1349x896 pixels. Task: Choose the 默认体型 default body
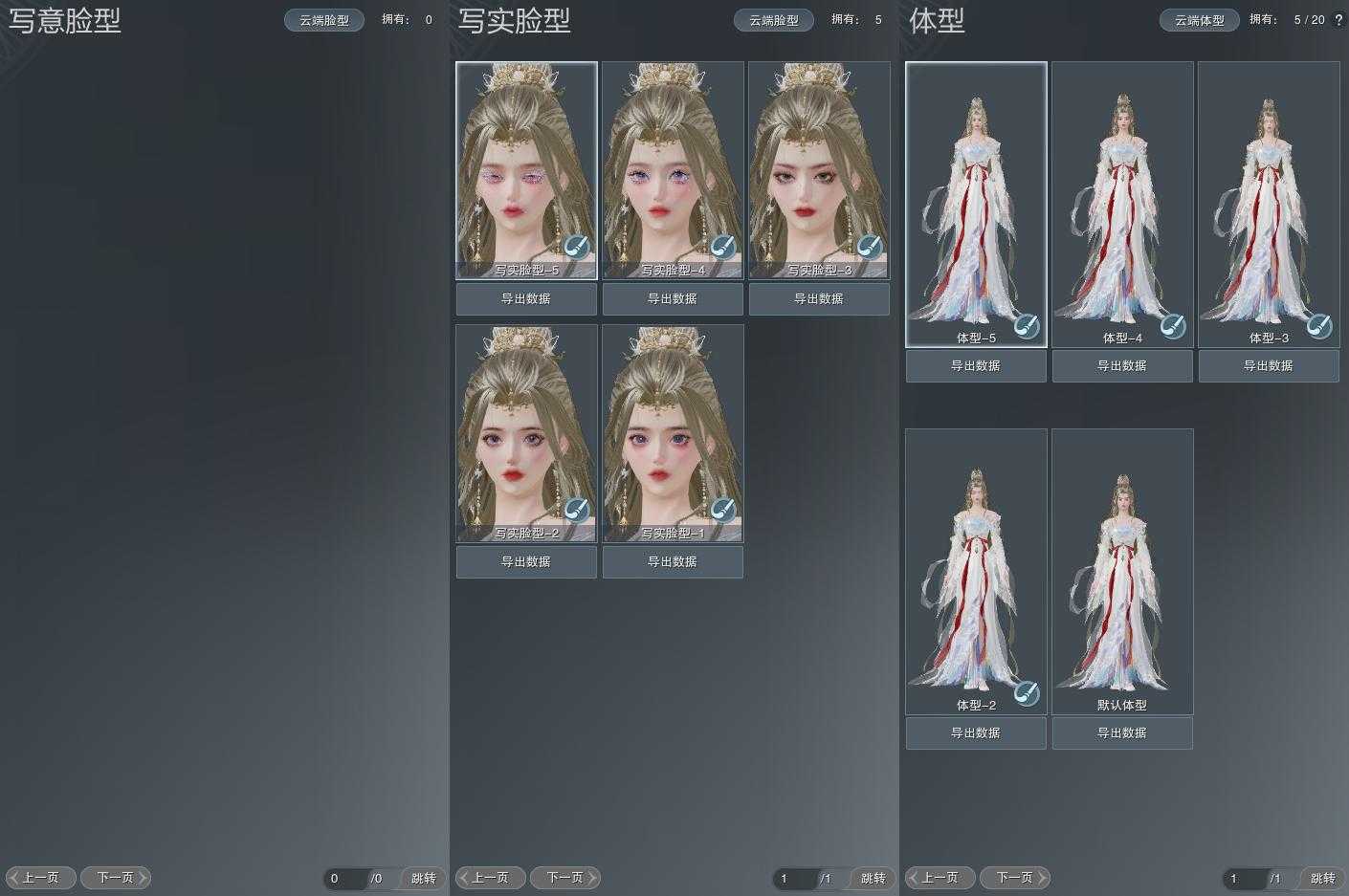(x=1122, y=571)
